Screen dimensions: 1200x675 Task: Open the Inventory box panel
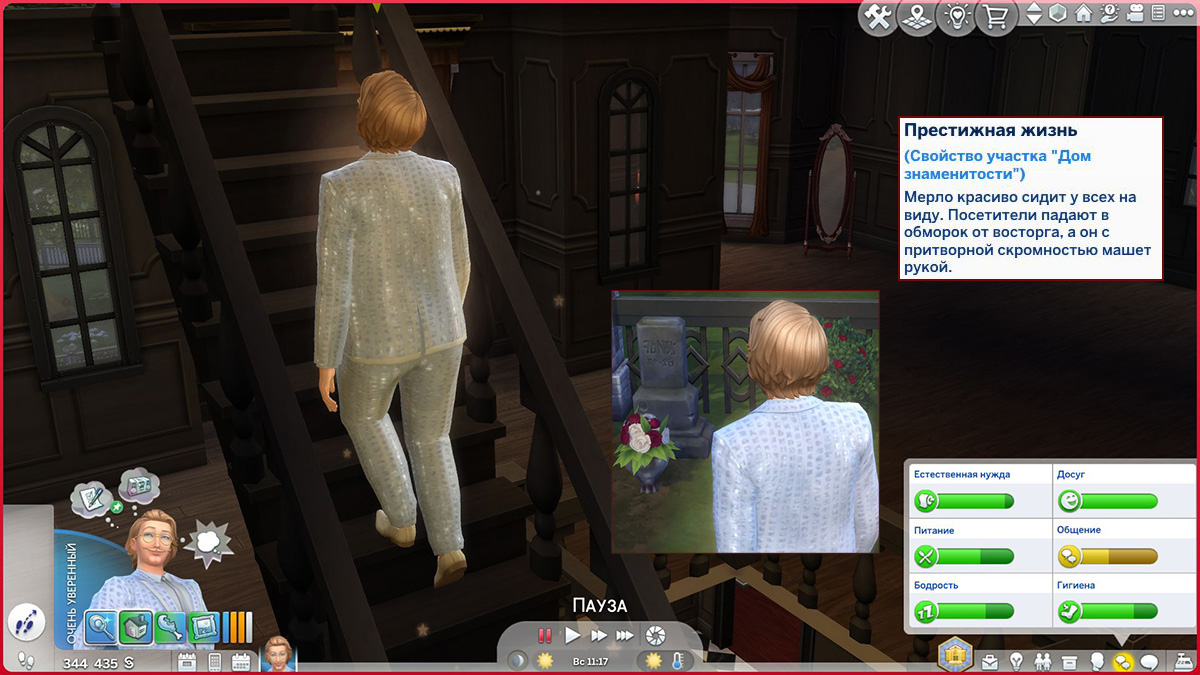coord(1069,661)
